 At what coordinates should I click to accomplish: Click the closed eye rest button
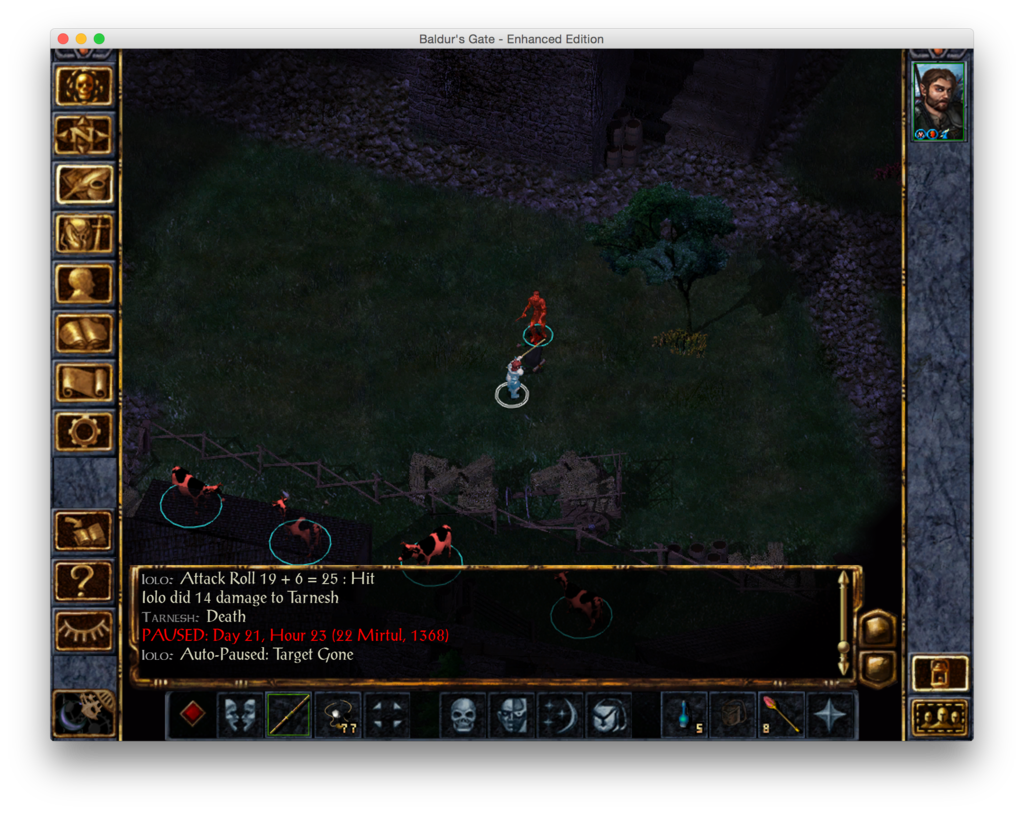pos(84,629)
